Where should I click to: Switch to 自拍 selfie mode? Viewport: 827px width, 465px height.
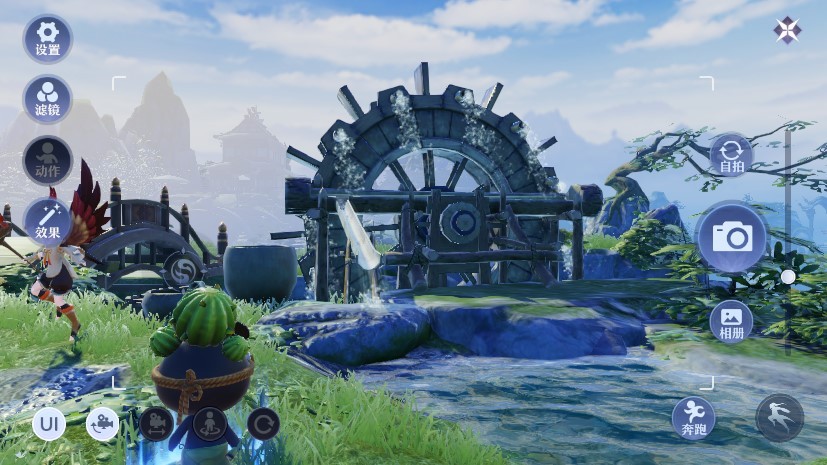point(730,157)
